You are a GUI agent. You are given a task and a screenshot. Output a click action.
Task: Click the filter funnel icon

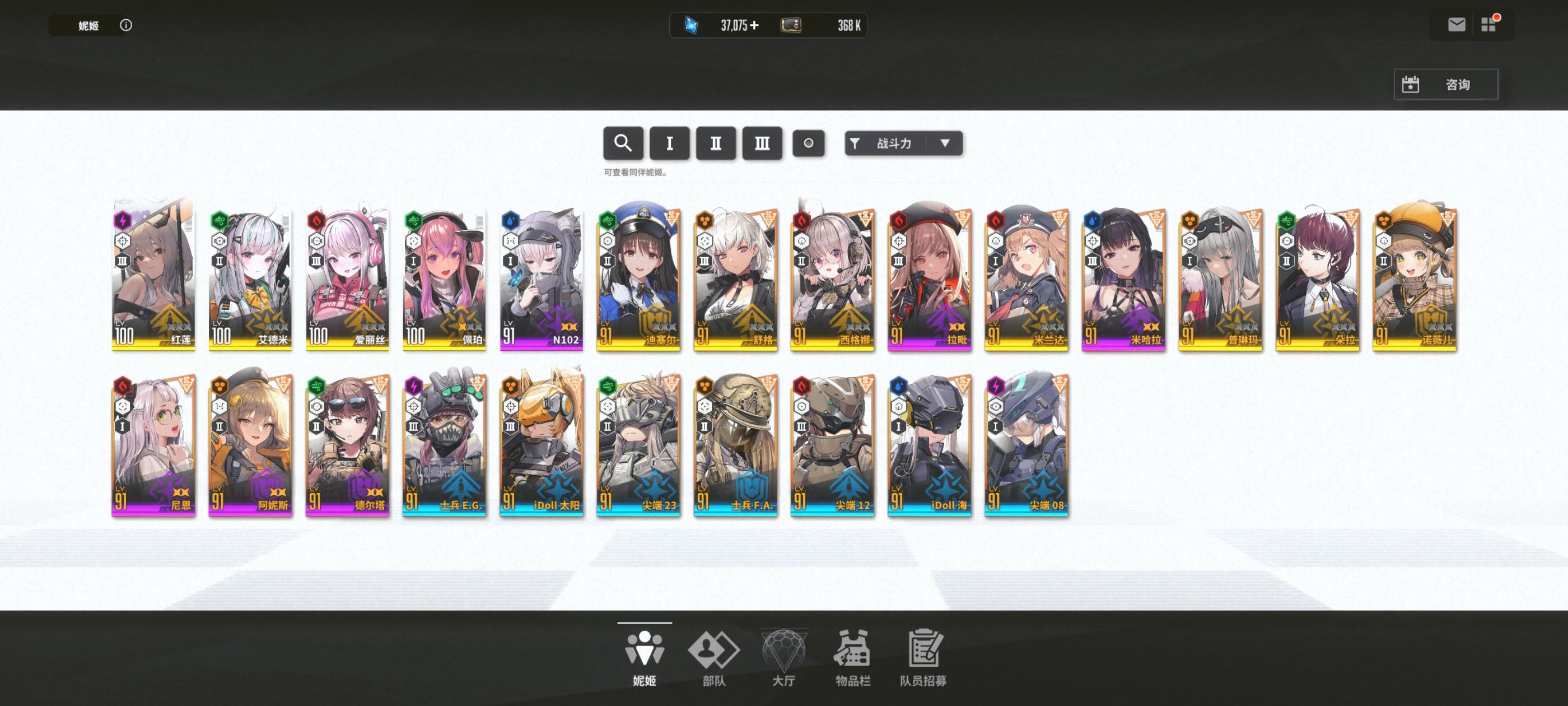click(855, 143)
